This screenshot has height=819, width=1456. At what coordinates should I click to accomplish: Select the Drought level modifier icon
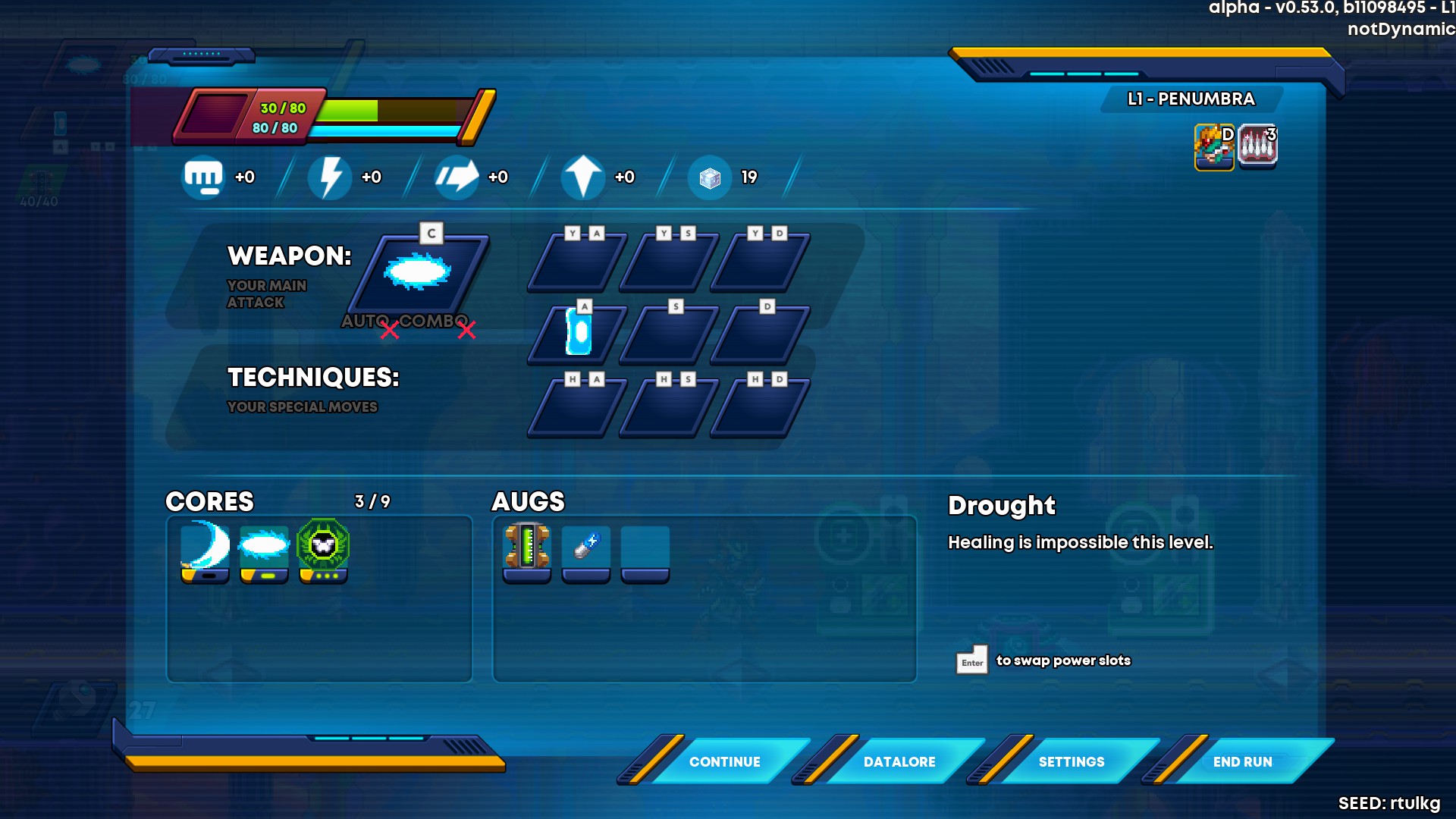pyautogui.click(x=1214, y=146)
